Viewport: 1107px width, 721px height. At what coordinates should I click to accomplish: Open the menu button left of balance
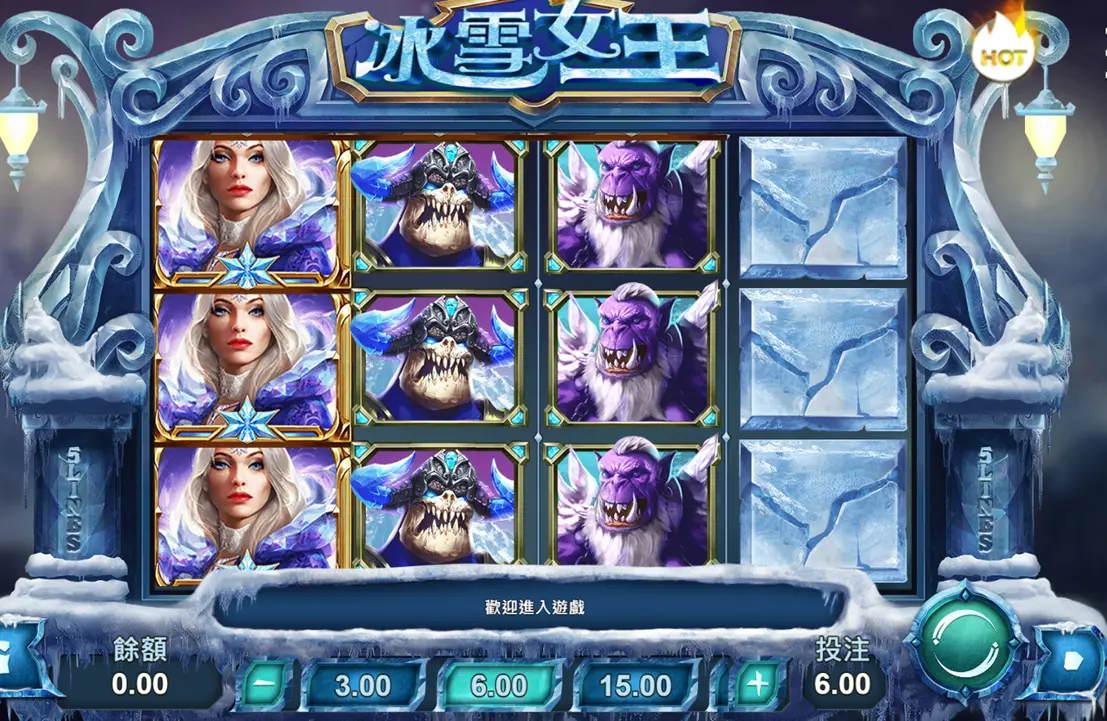click(x=18, y=655)
